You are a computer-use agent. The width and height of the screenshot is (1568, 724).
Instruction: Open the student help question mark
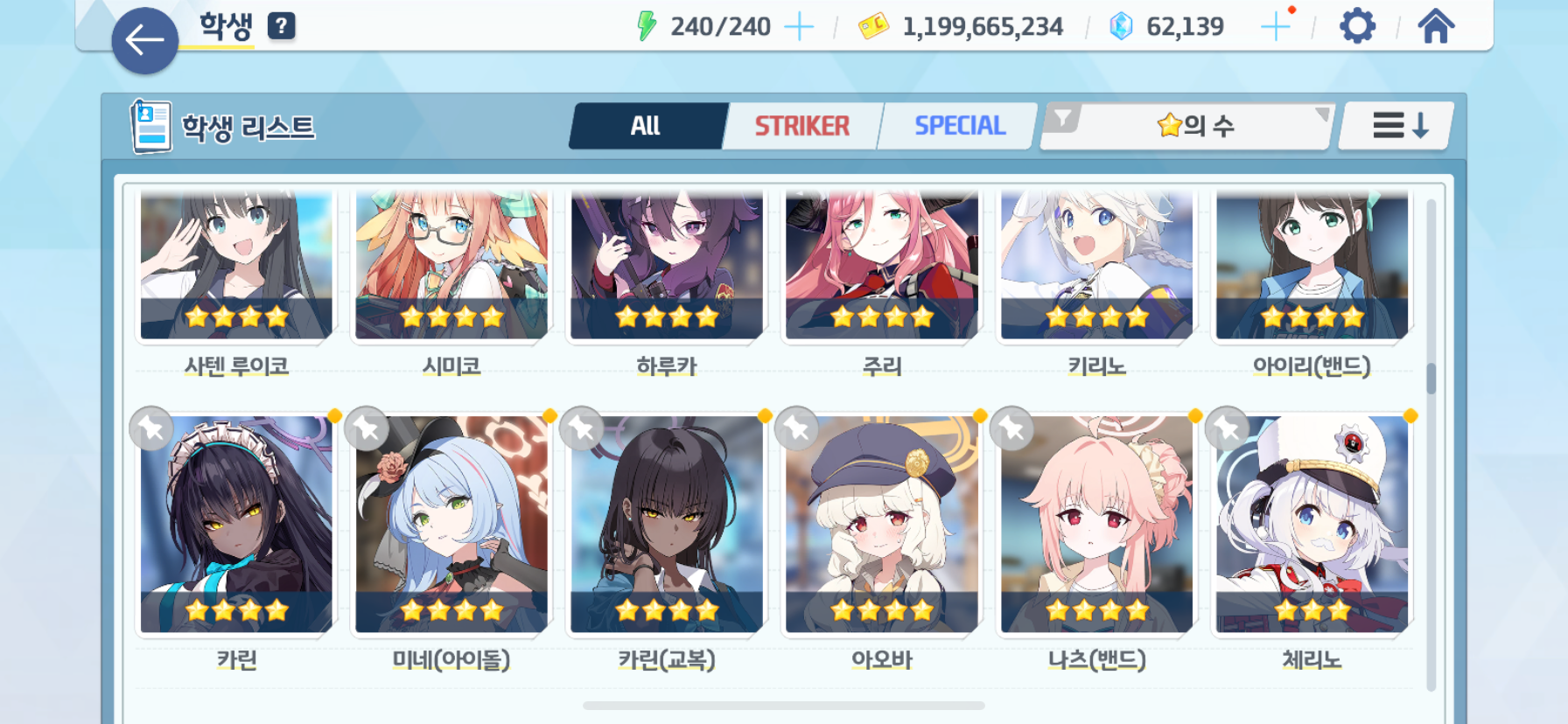(281, 26)
